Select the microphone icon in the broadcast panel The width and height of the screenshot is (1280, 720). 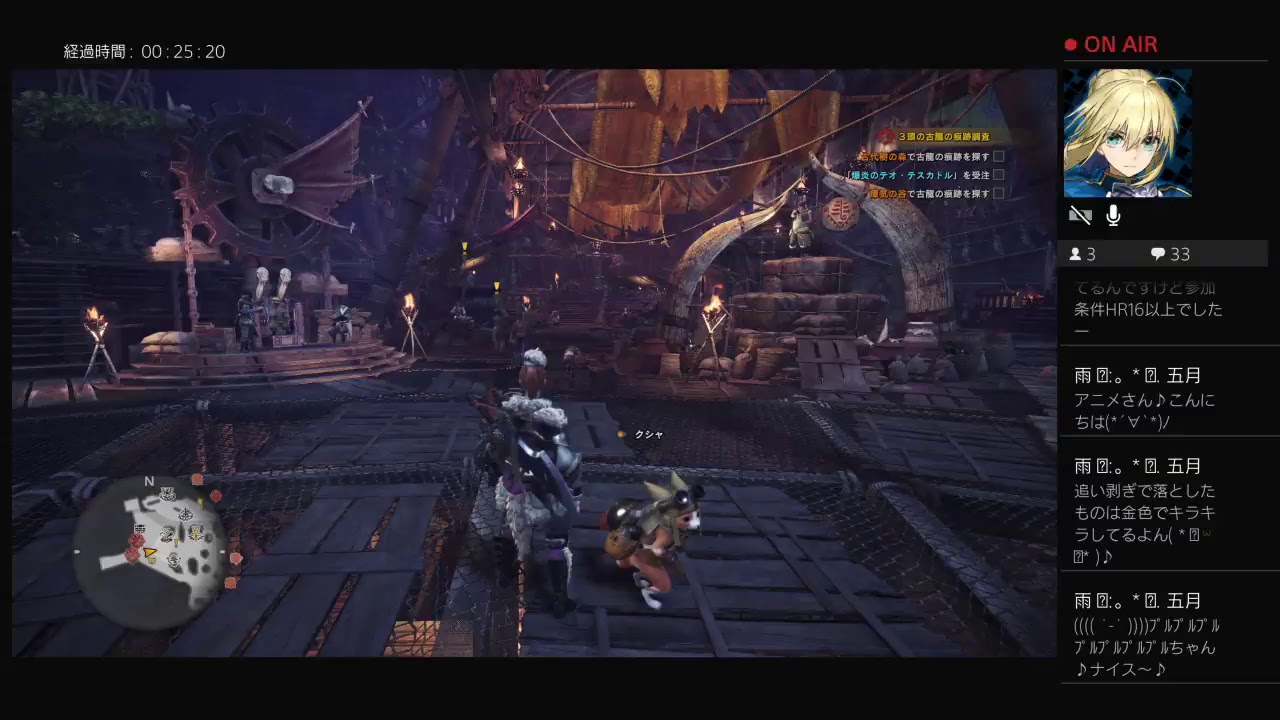(x=1113, y=216)
